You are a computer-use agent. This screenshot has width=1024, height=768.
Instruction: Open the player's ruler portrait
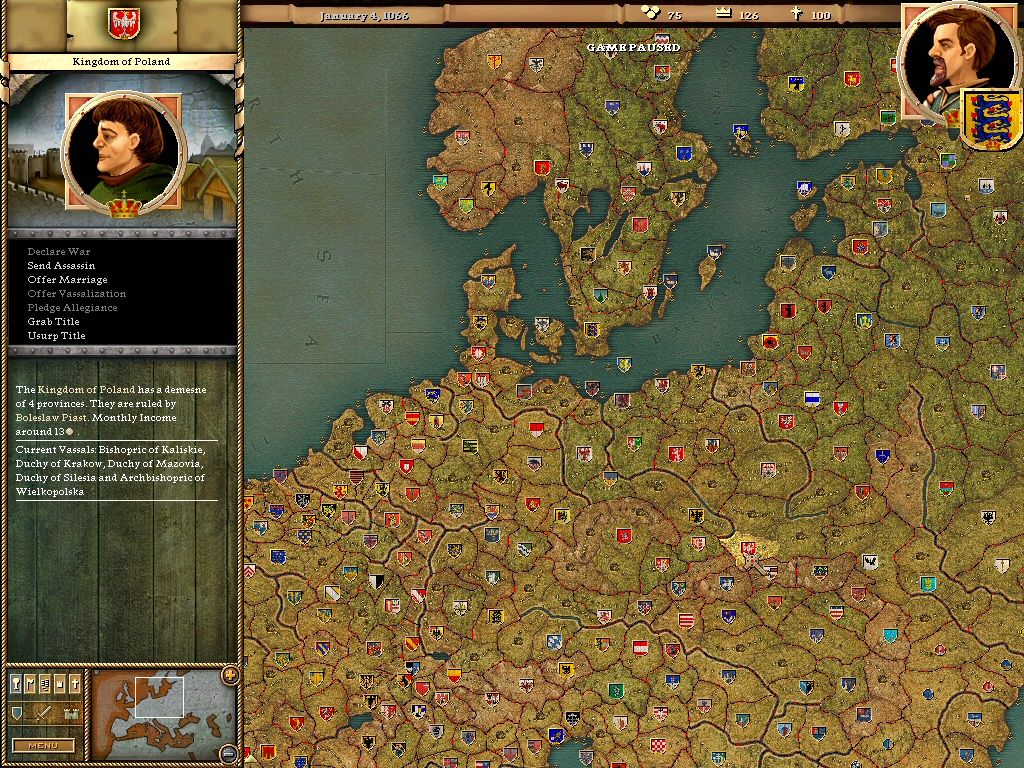click(951, 62)
